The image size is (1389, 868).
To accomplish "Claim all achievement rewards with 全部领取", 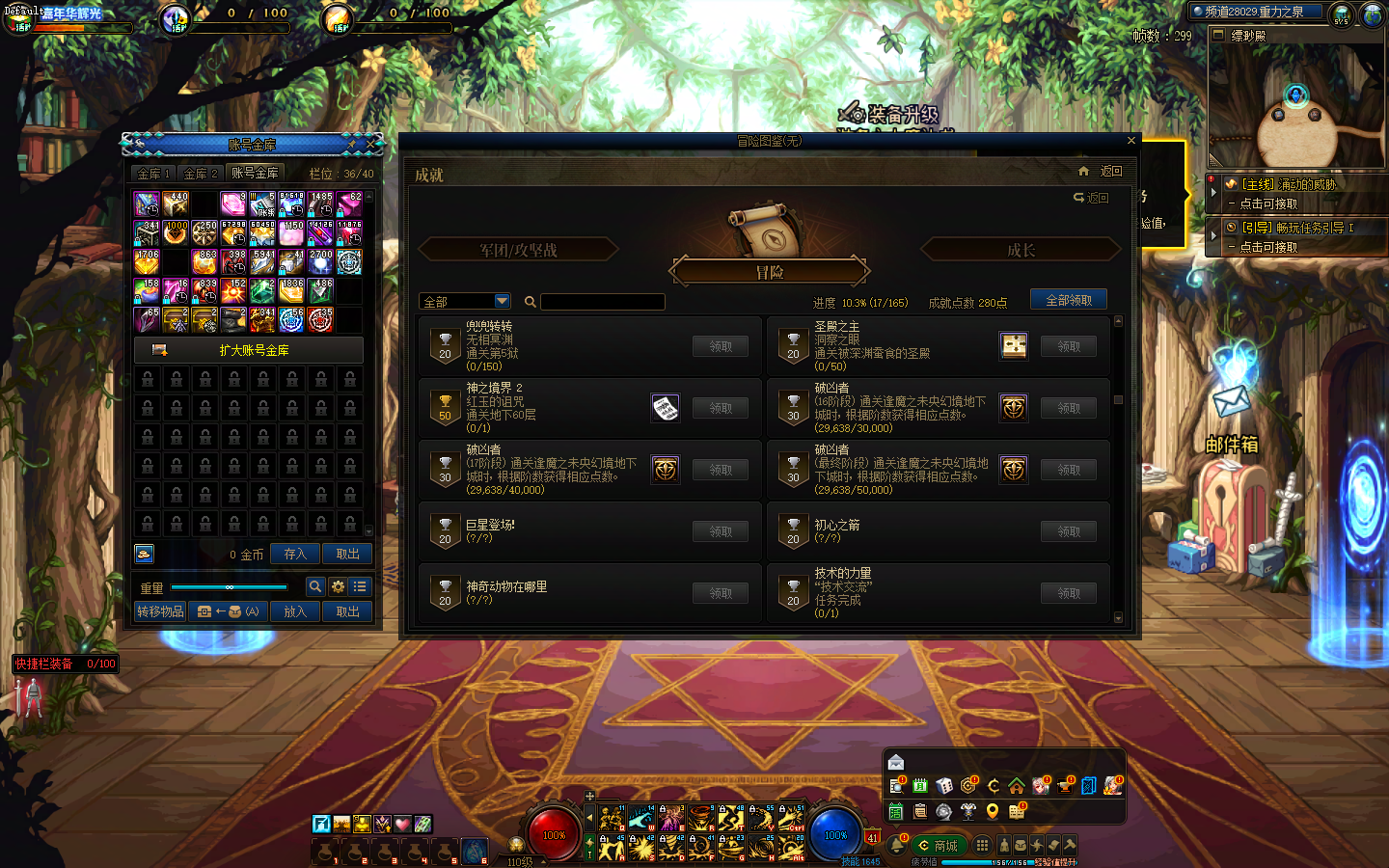I will click(1069, 300).
